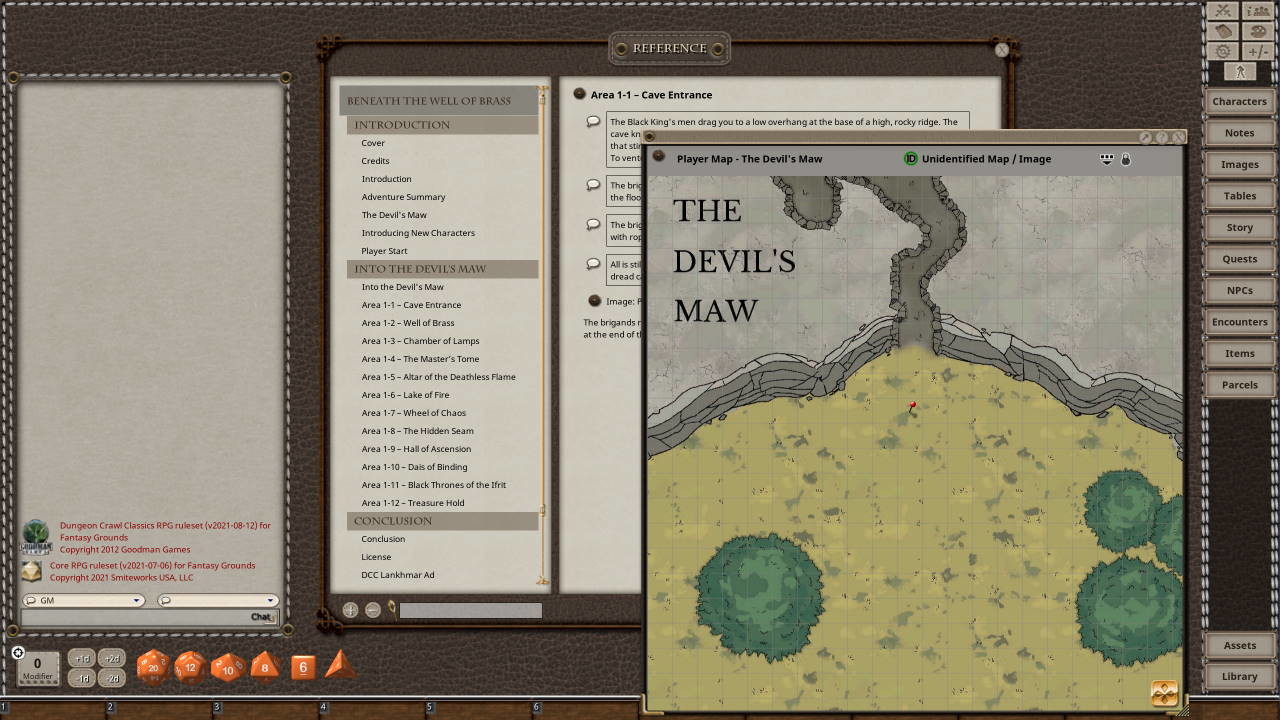The image size is (1280, 720).
Task: Expand the INTO THE DEVIL'S MAW section header
Action: coord(420,268)
